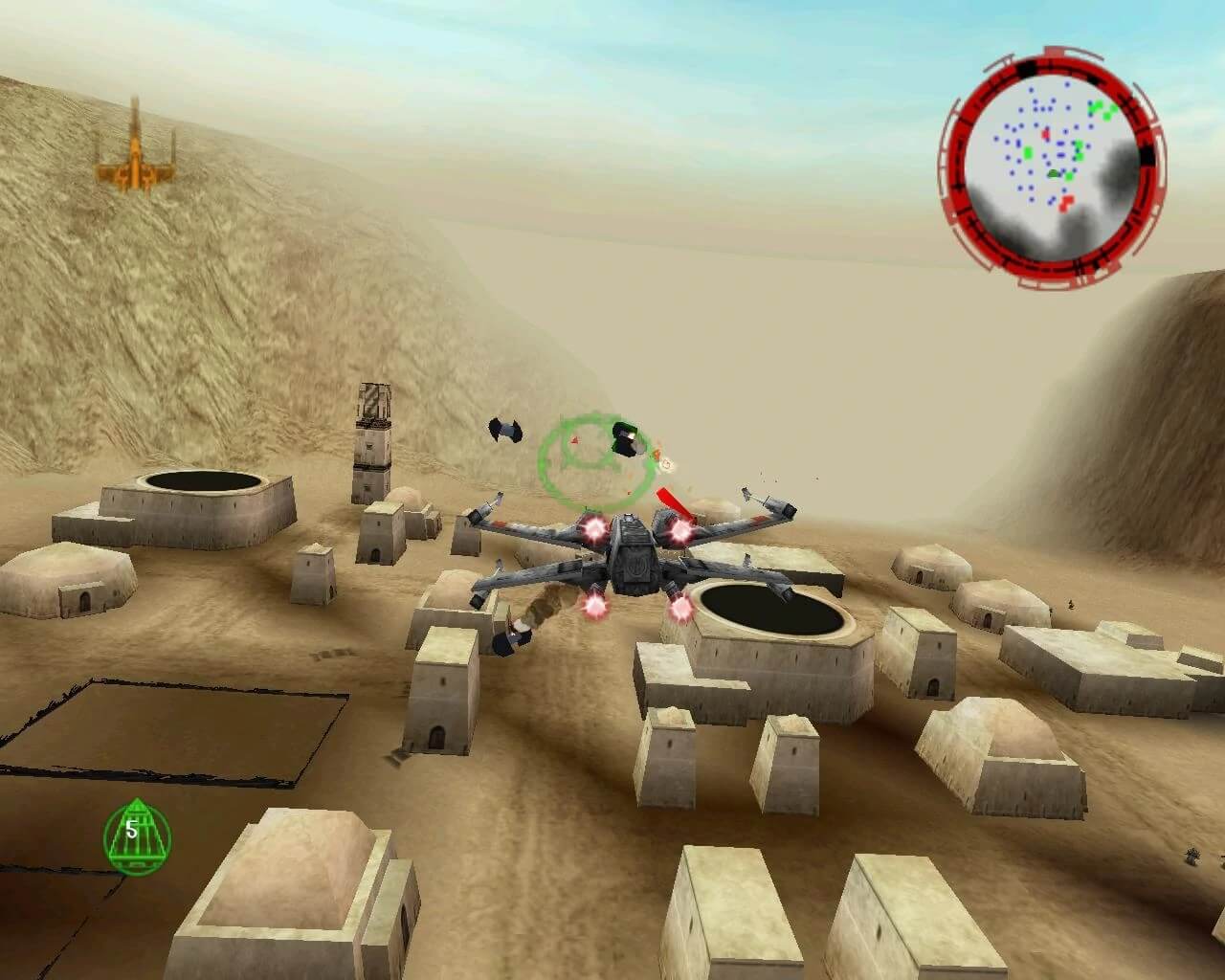This screenshot has width=1225, height=980.
Task: Target the right probe droid in the crosshair
Action: (x=625, y=439)
